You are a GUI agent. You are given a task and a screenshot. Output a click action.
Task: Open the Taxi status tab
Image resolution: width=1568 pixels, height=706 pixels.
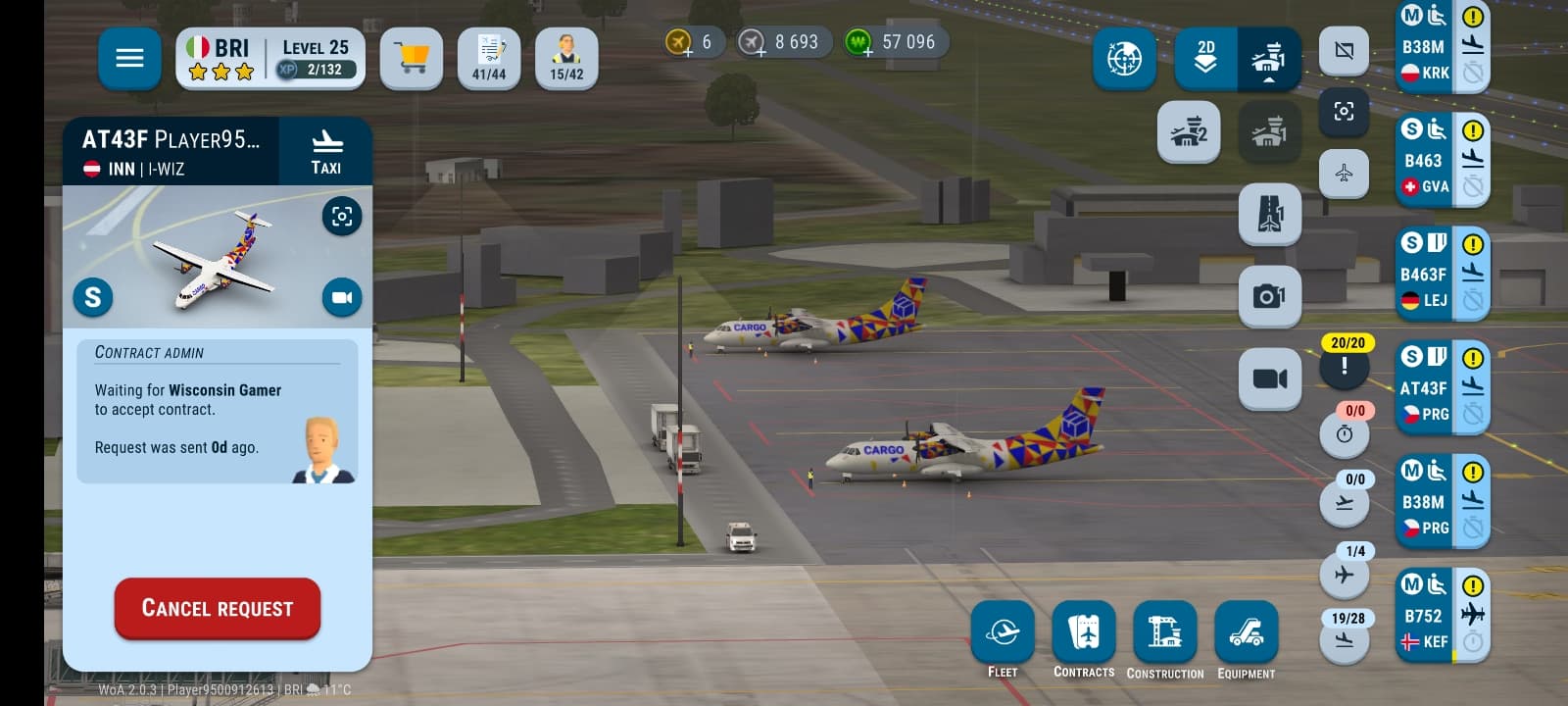(326, 152)
